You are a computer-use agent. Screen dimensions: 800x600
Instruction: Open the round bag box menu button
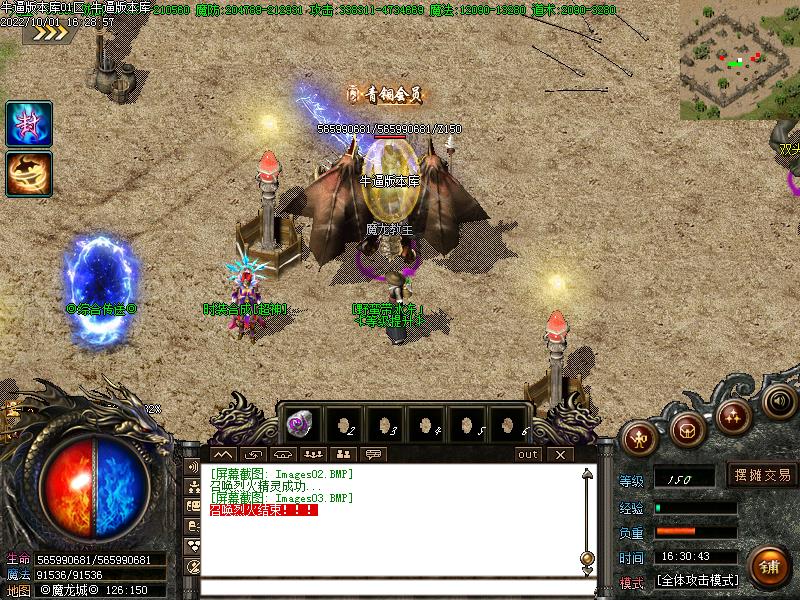[x=687, y=430]
